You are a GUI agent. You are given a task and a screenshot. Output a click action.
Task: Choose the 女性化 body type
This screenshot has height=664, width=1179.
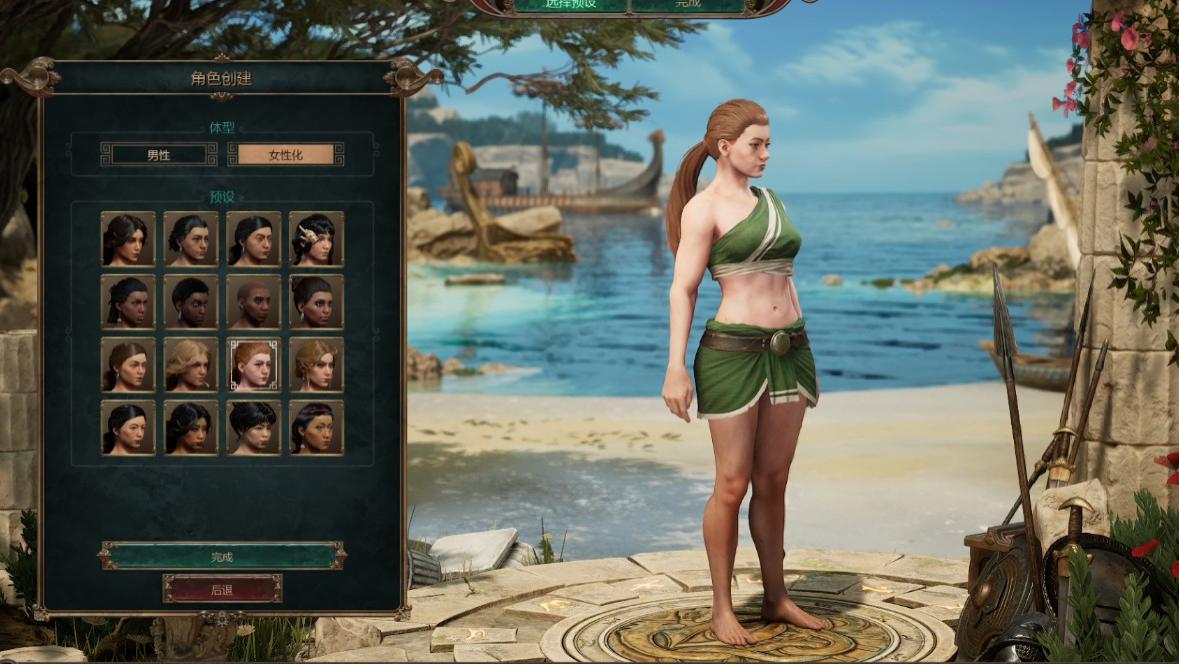285,154
